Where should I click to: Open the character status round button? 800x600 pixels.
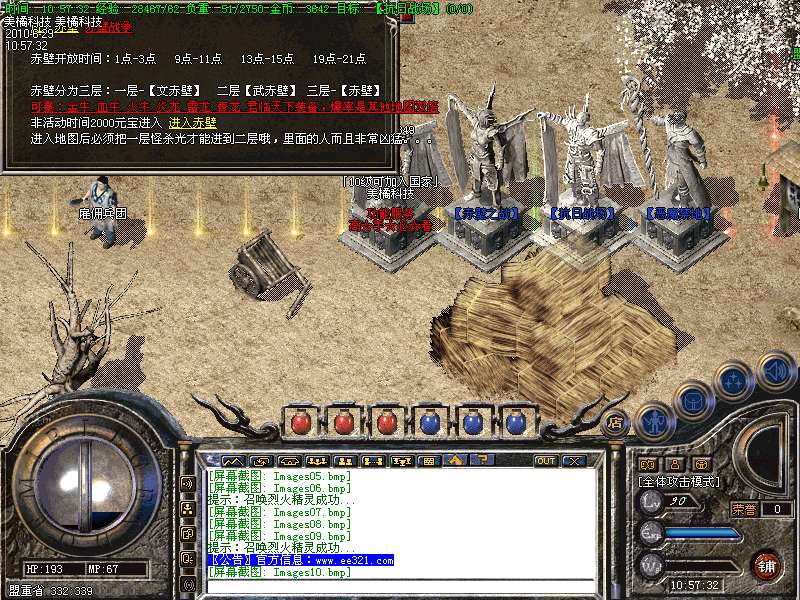point(653,421)
